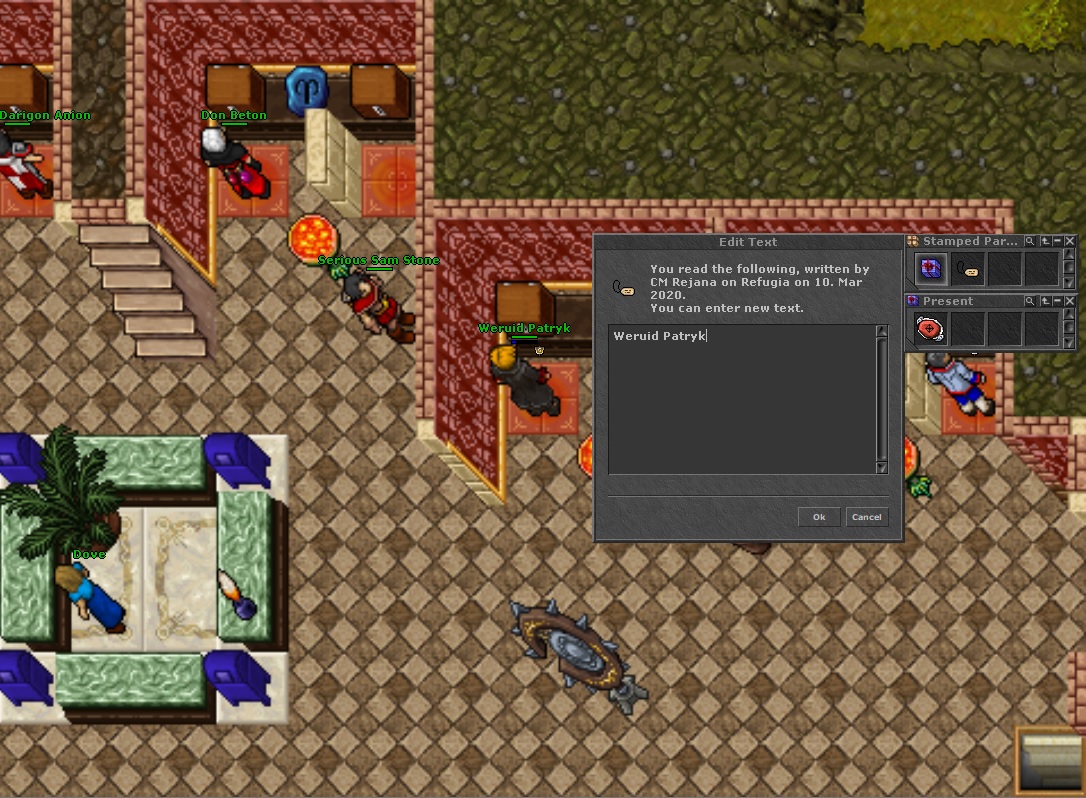Image resolution: width=1086 pixels, height=798 pixels.
Task: Go up one level from Stamped Parcel
Action: click(x=1045, y=241)
